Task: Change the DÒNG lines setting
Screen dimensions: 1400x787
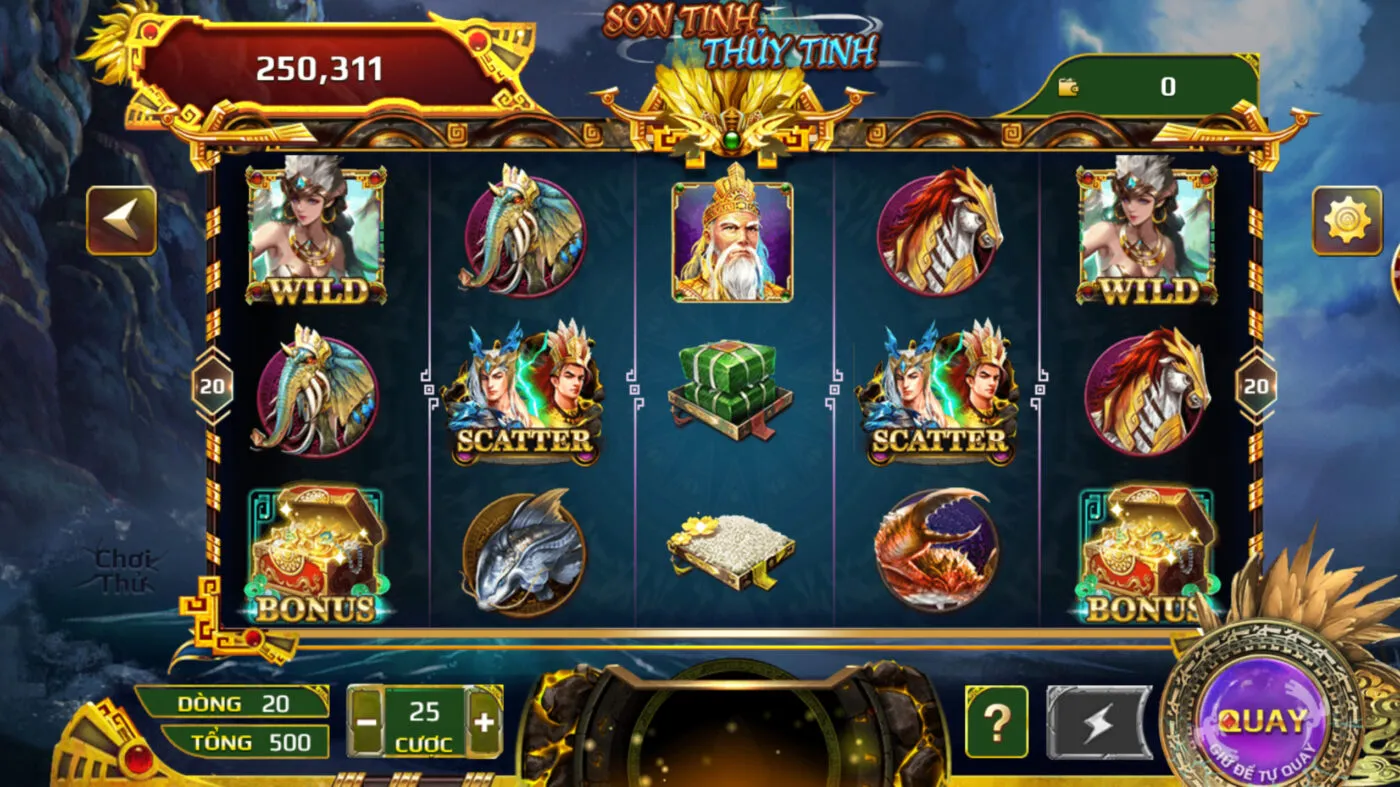Action: click(x=233, y=703)
